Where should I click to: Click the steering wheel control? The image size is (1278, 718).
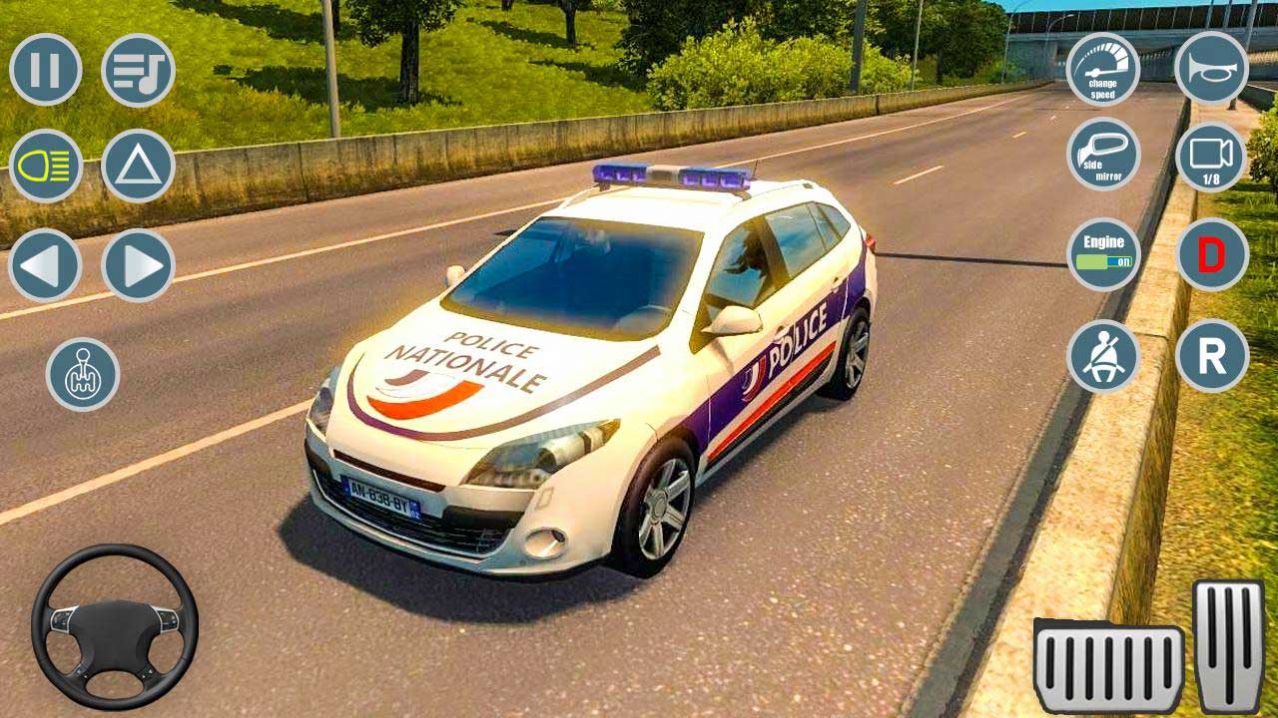pyautogui.click(x=114, y=627)
